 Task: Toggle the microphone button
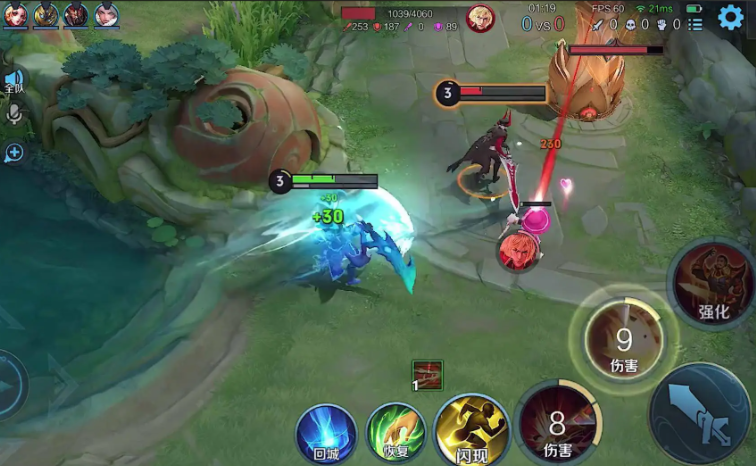click(14, 113)
